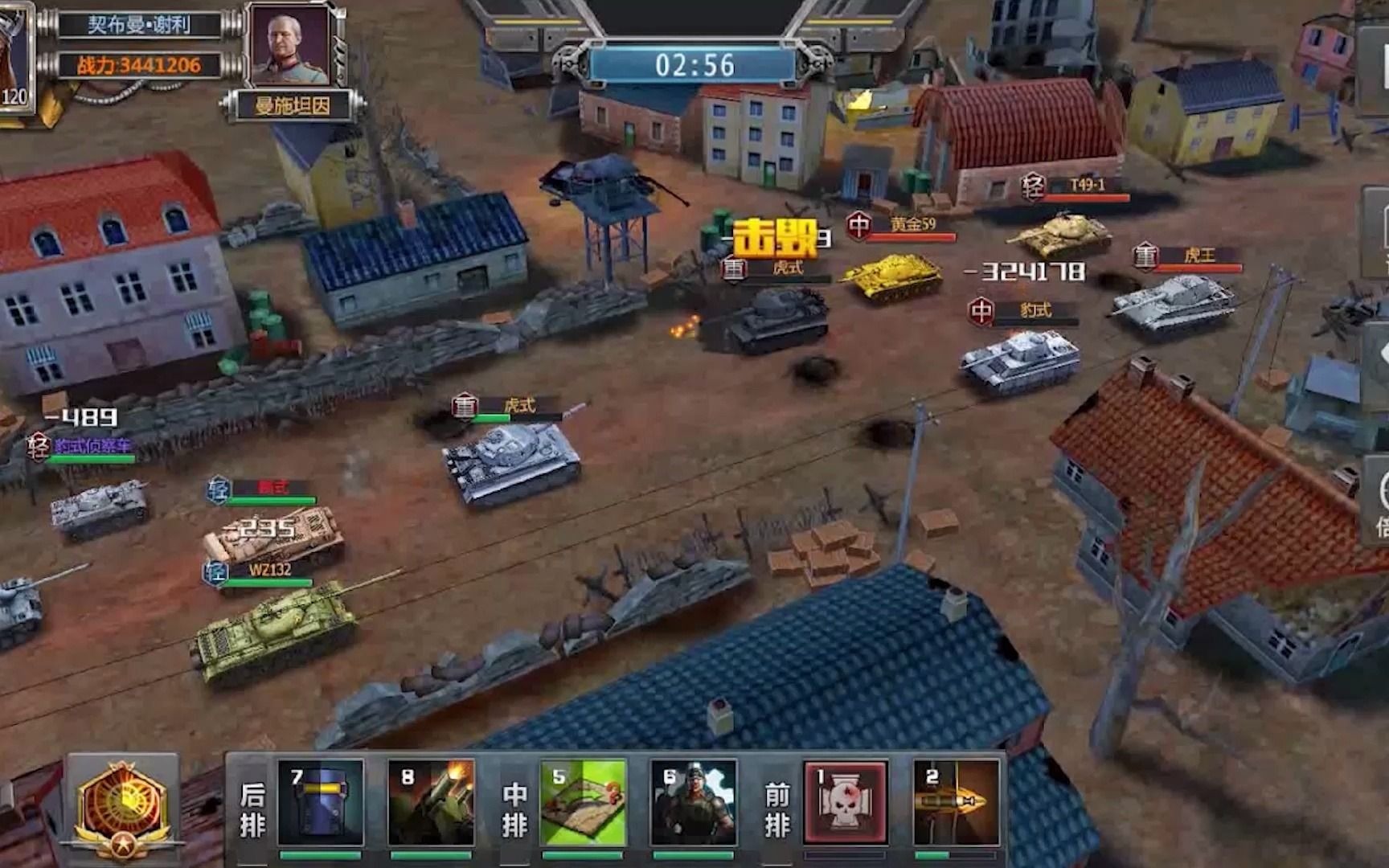Trigger the soldier portrait skill numbered 6
This screenshot has height=868, width=1389.
tap(693, 802)
